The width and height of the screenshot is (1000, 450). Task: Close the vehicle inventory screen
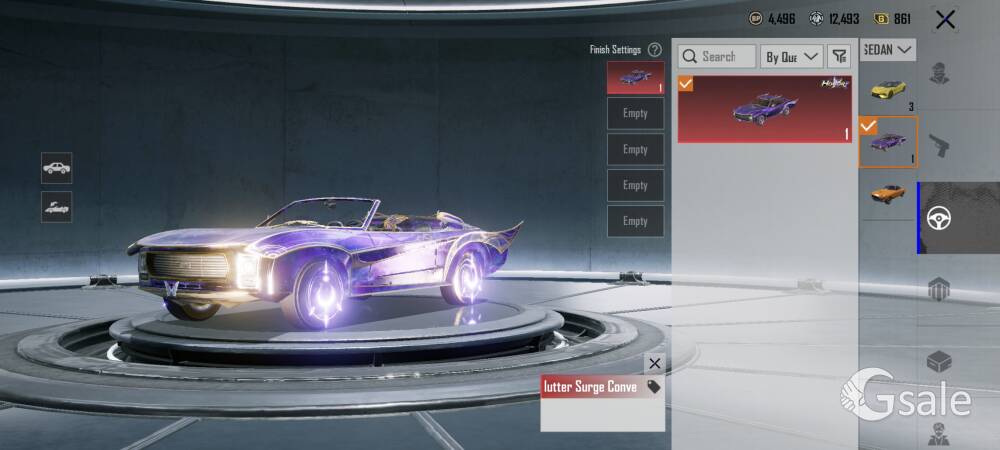pyautogui.click(x=945, y=19)
